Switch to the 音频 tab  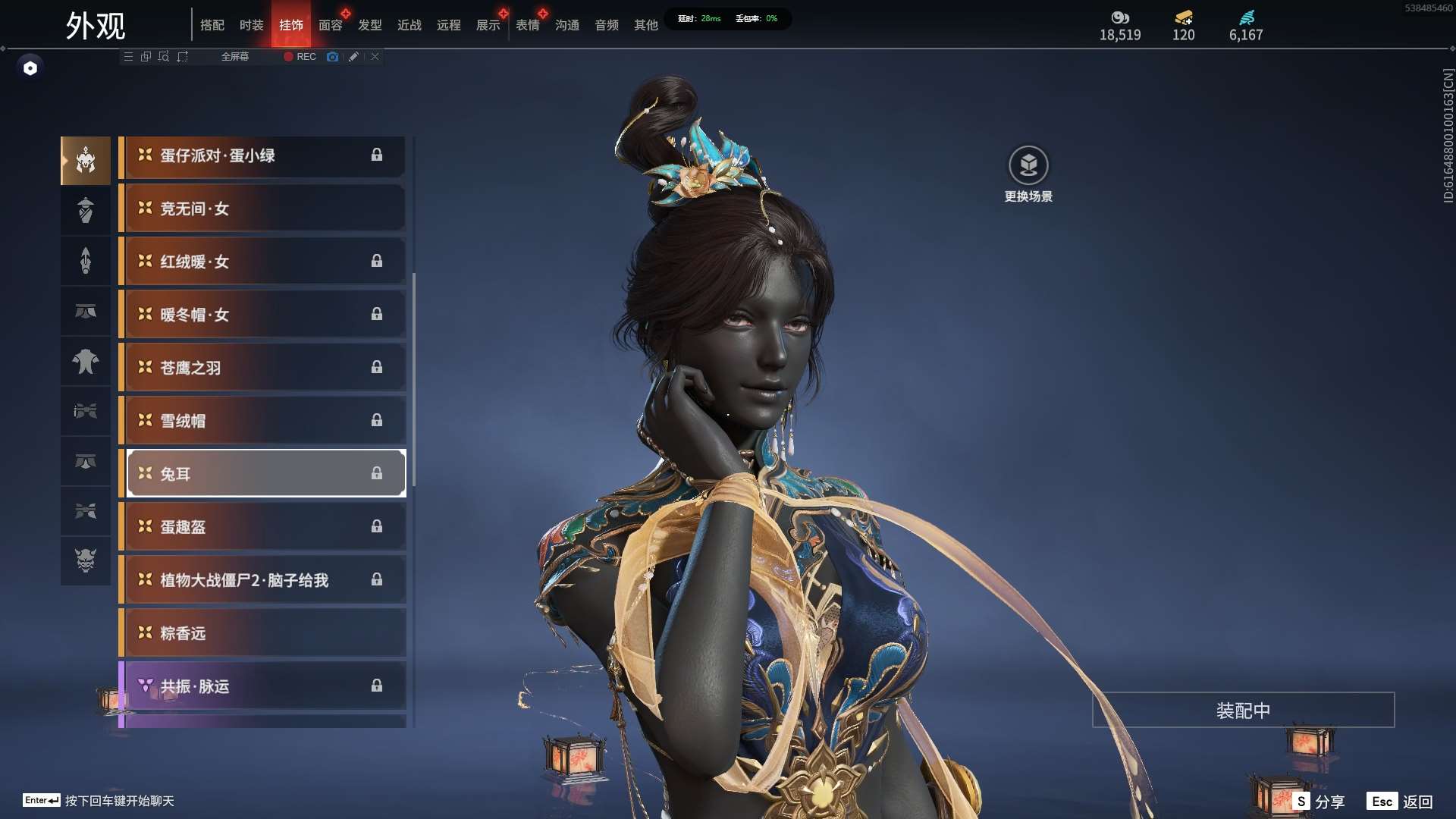tap(606, 25)
